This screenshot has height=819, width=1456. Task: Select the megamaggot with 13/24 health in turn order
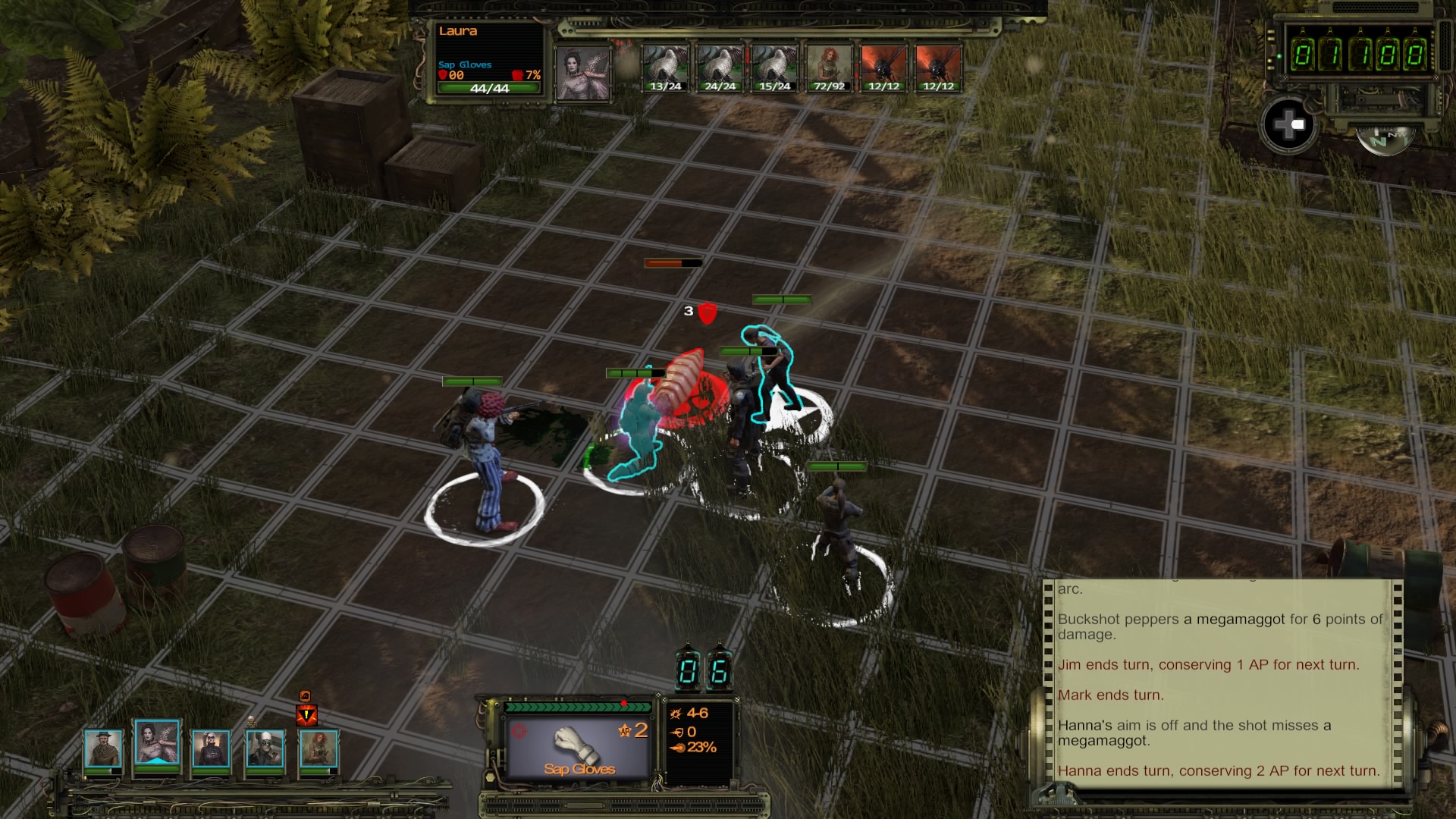point(665,68)
